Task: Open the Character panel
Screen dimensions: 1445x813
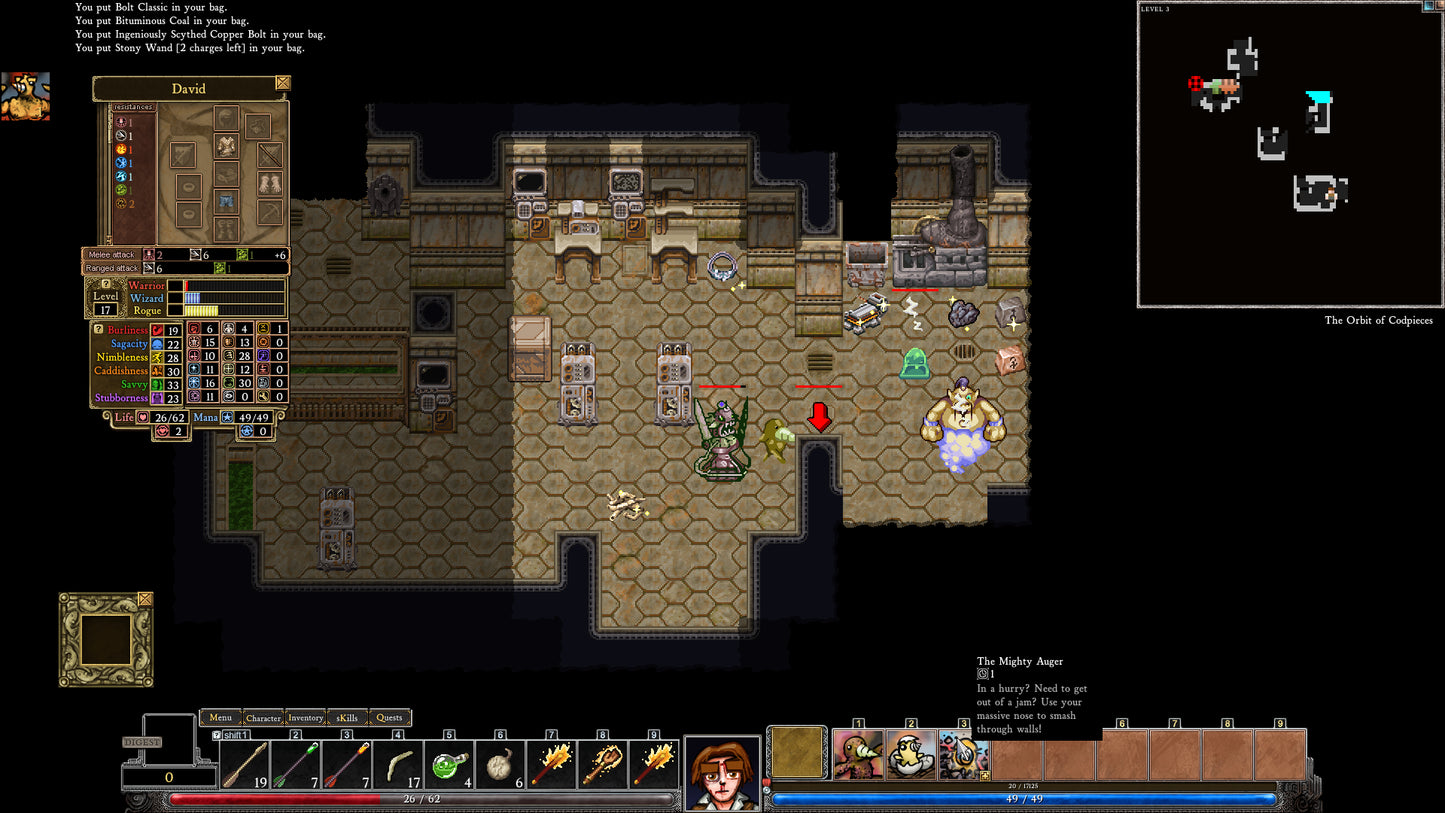Action: tap(263, 718)
